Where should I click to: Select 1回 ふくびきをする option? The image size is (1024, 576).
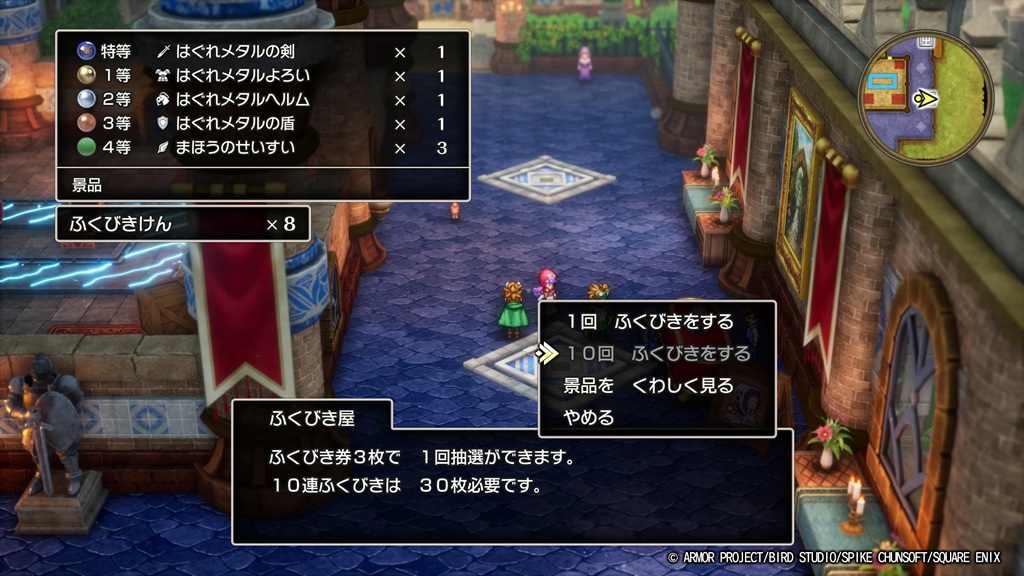coord(649,322)
